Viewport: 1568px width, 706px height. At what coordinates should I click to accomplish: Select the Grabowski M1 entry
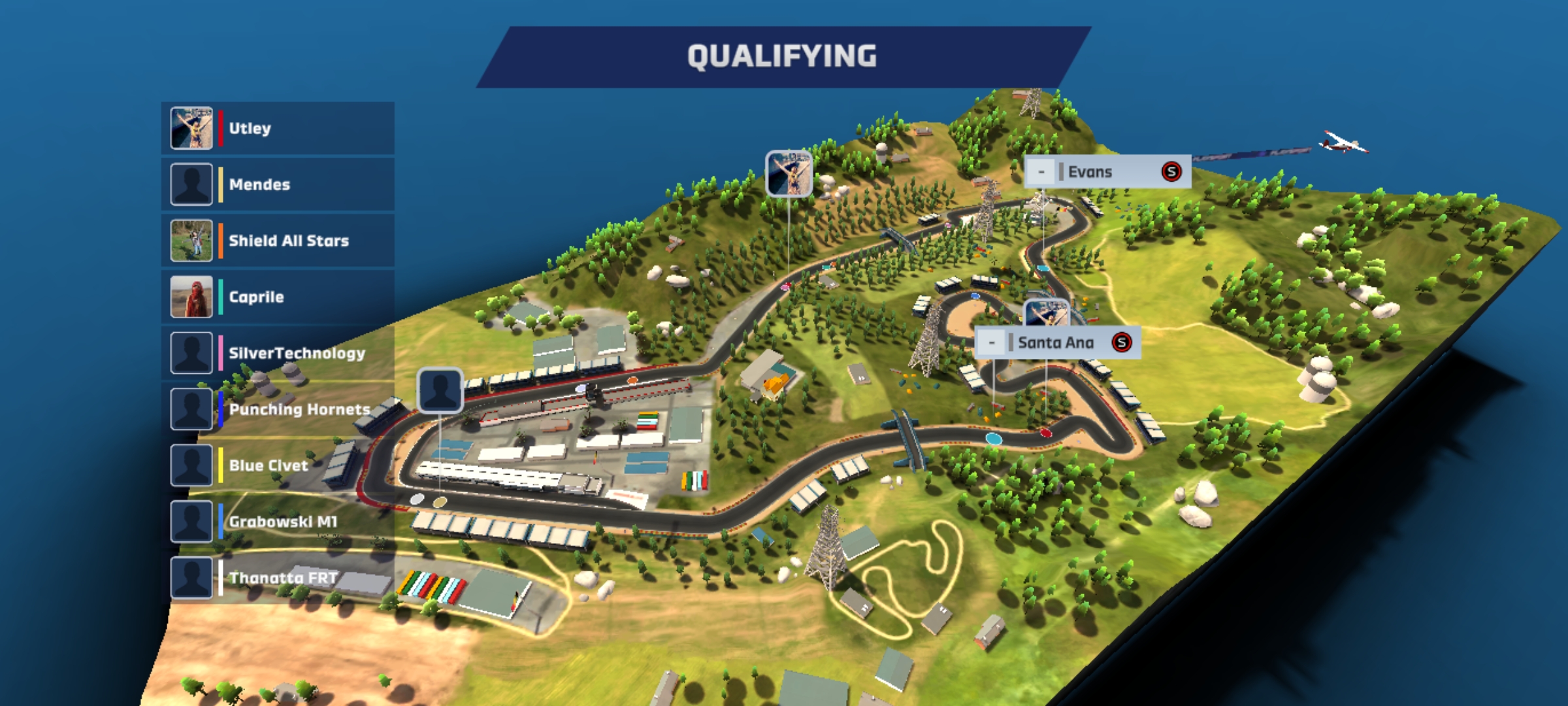[278, 522]
